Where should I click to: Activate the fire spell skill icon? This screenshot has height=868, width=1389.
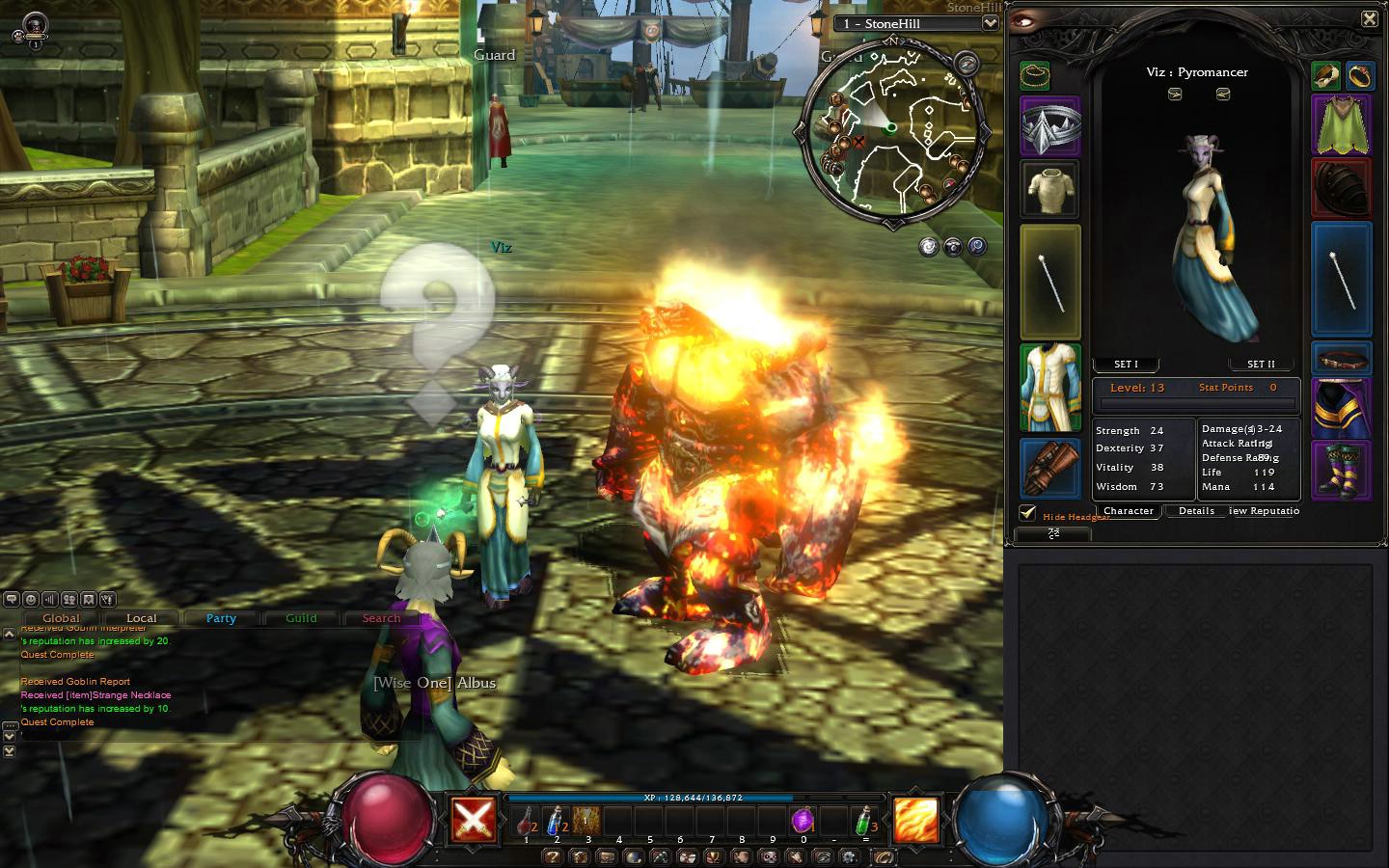(915, 820)
